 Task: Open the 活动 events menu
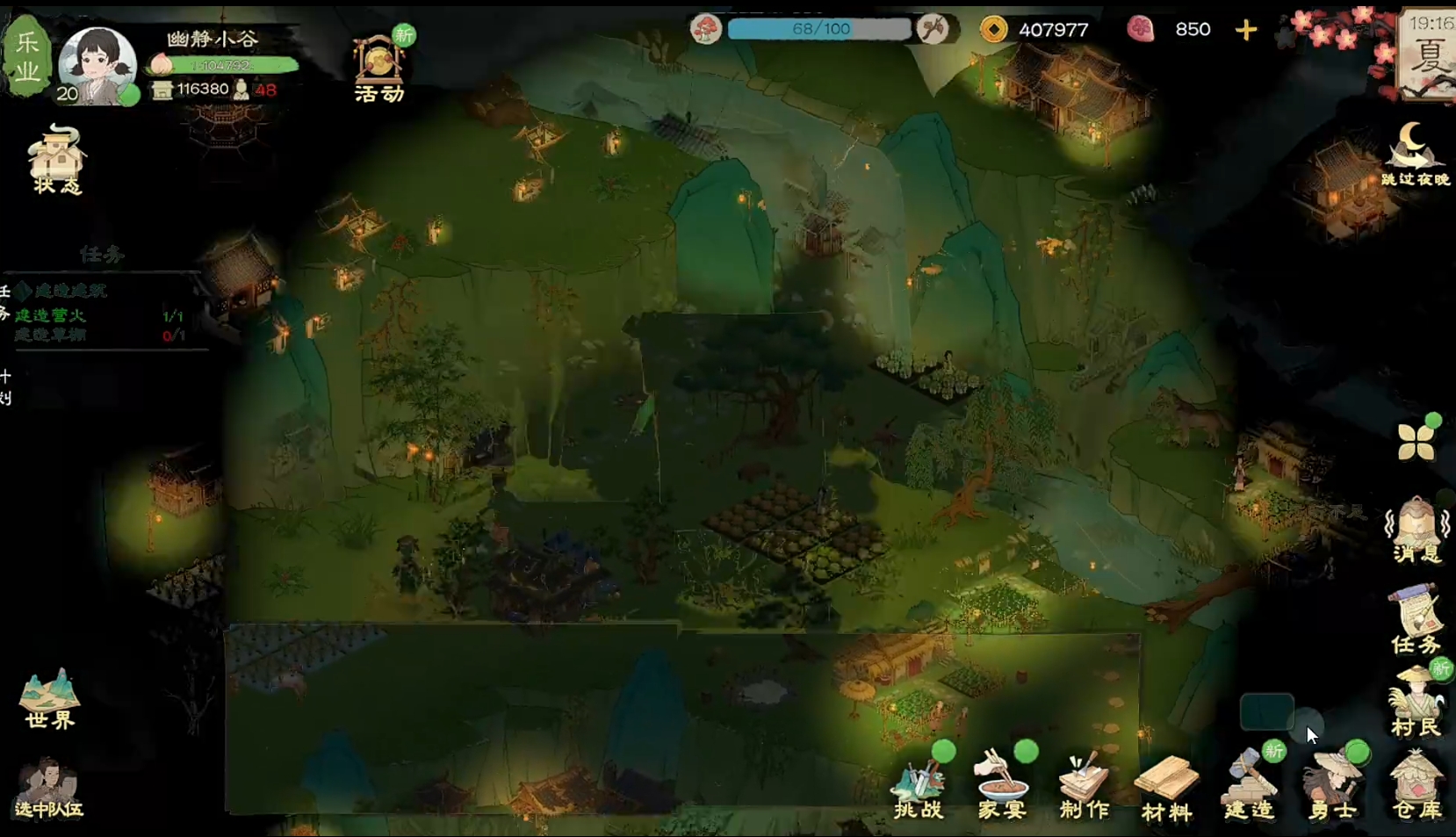pos(379,69)
